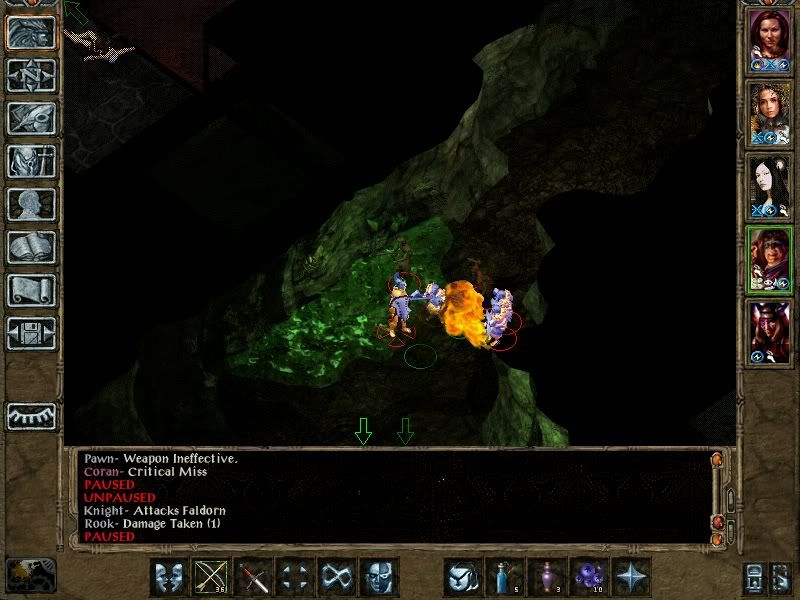Toggle the clock pause button in the corner

[31, 575]
